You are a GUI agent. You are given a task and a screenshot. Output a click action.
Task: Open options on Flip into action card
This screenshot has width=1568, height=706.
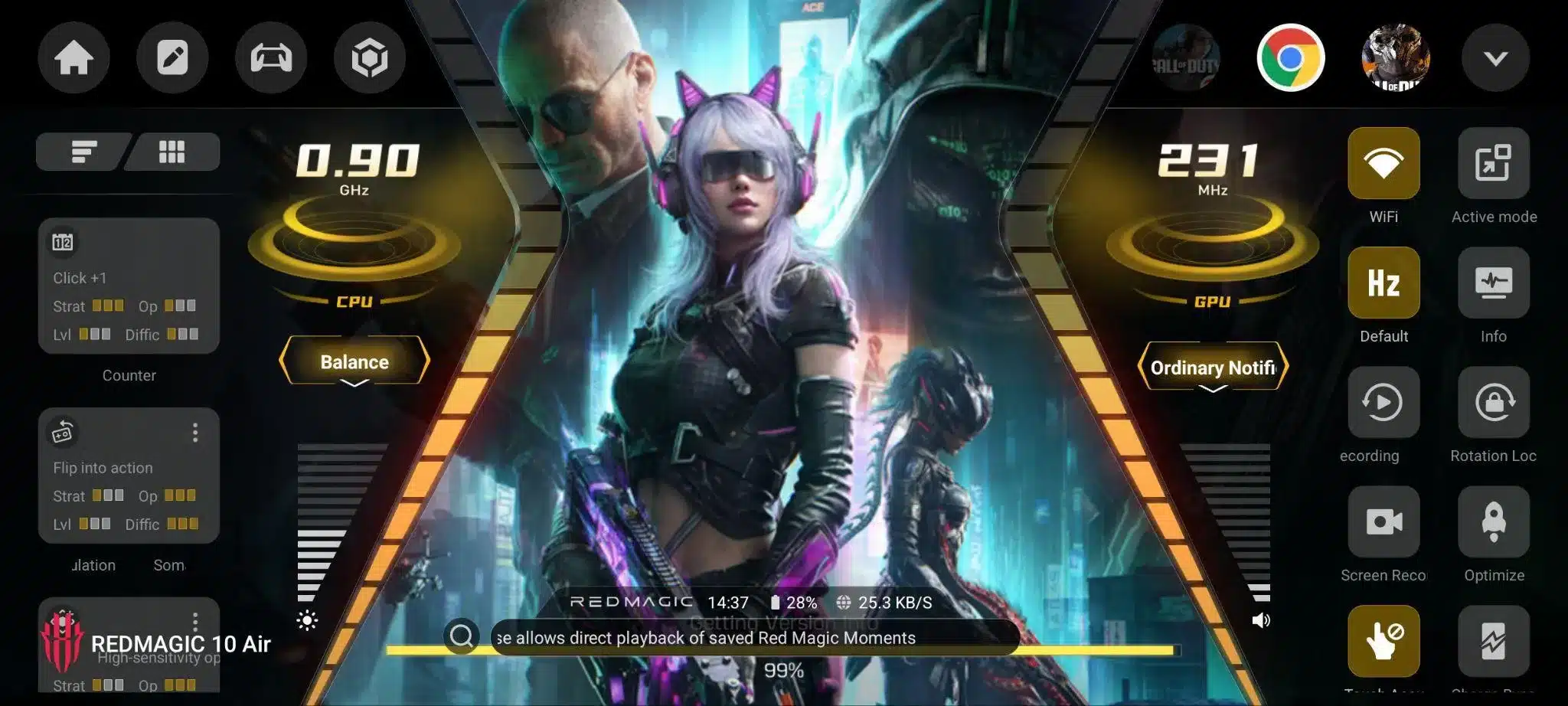point(195,433)
